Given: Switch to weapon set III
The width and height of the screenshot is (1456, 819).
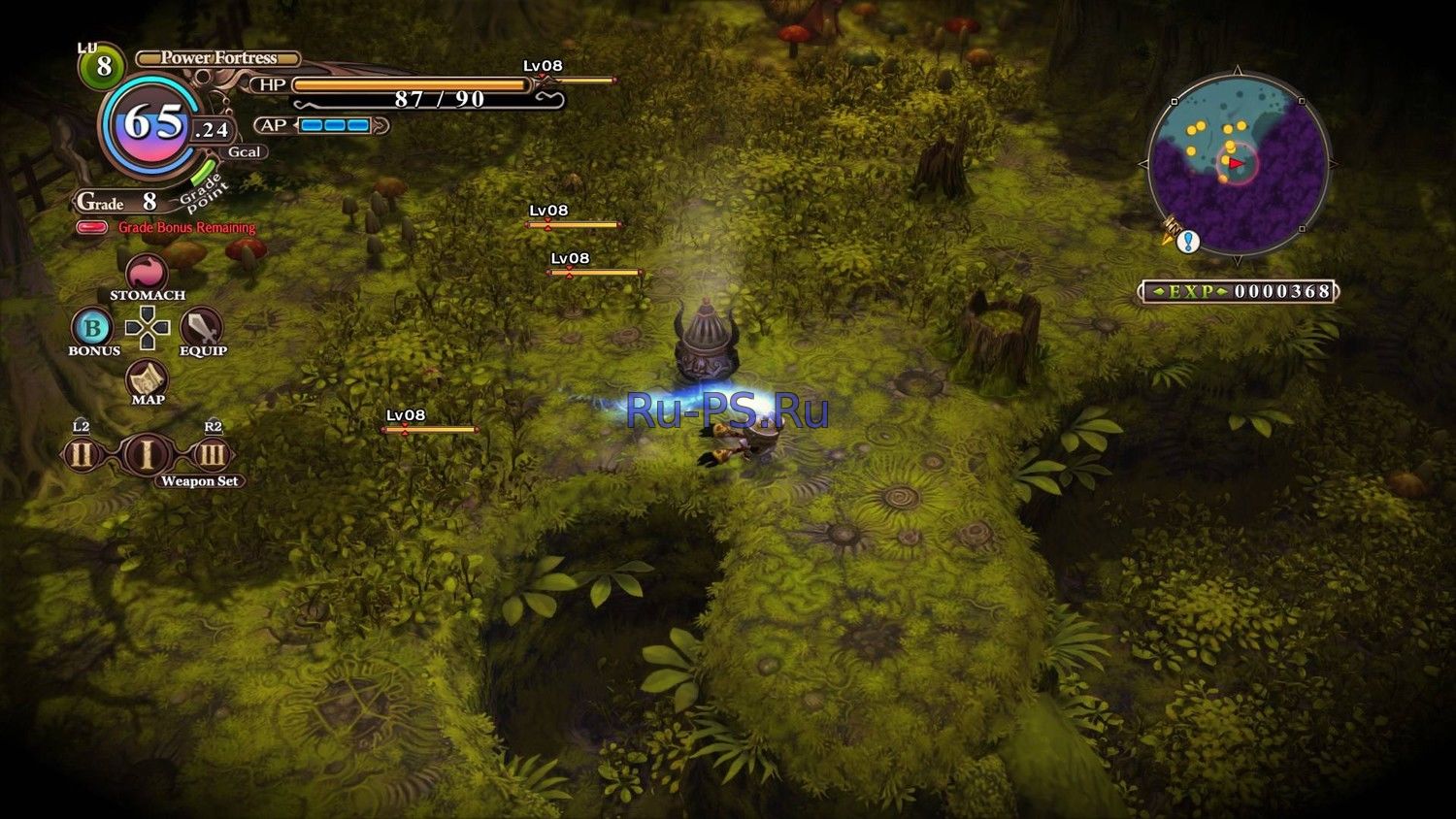Looking at the screenshot, I should click(x=212, y=454).
